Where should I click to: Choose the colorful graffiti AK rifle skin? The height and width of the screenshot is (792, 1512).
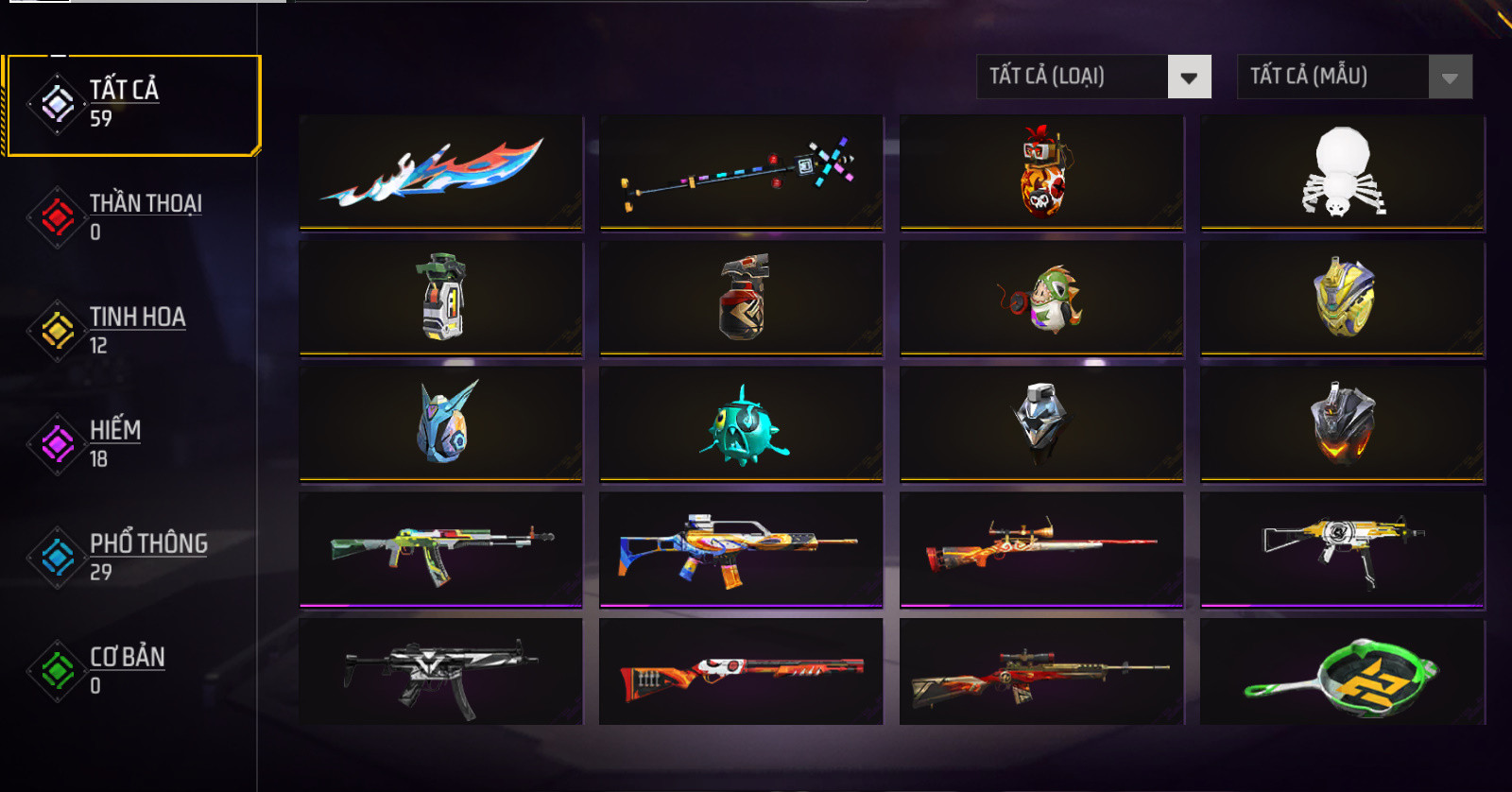point(440,550)
